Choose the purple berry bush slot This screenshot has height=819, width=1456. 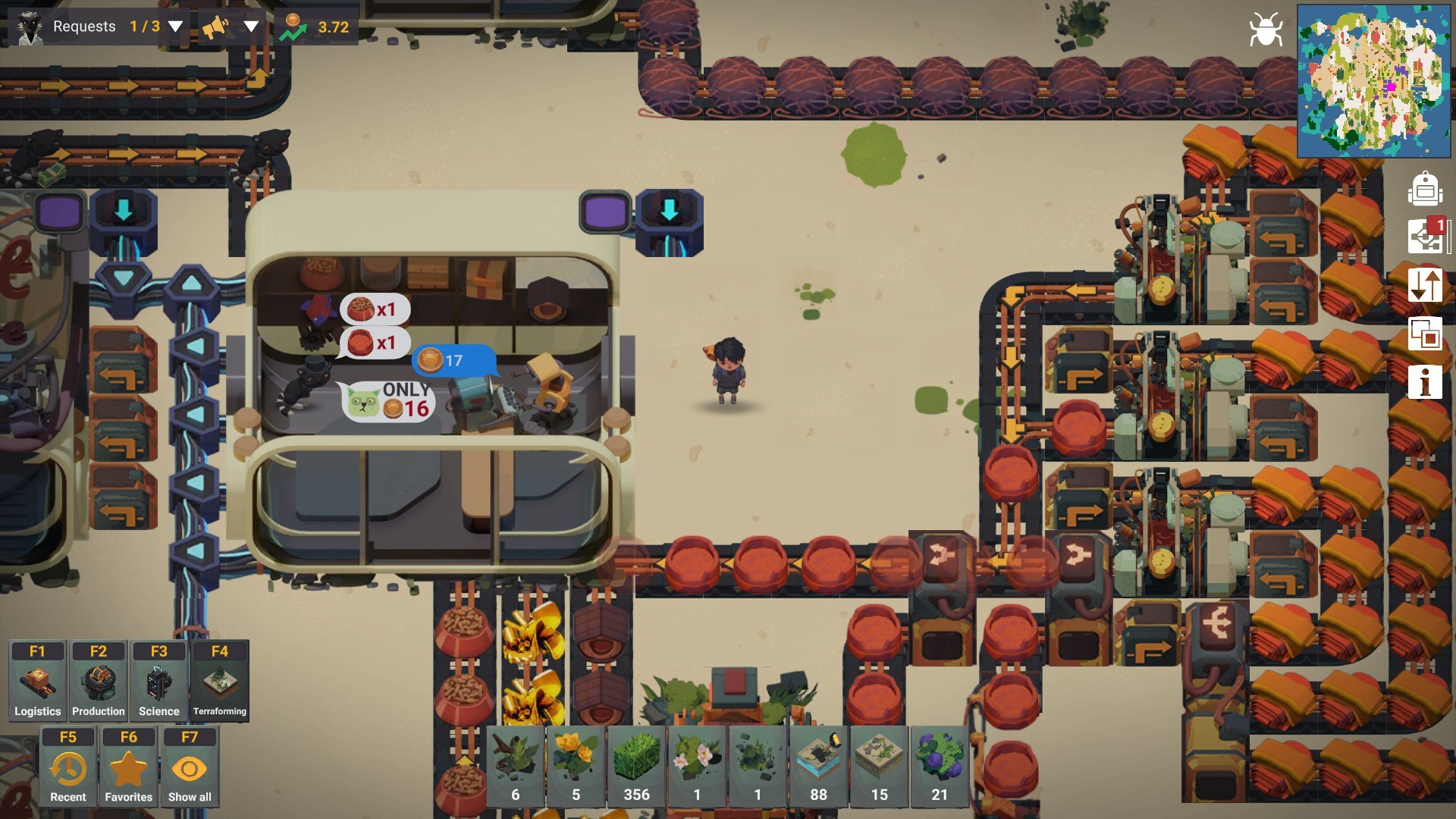click(940, 766)
